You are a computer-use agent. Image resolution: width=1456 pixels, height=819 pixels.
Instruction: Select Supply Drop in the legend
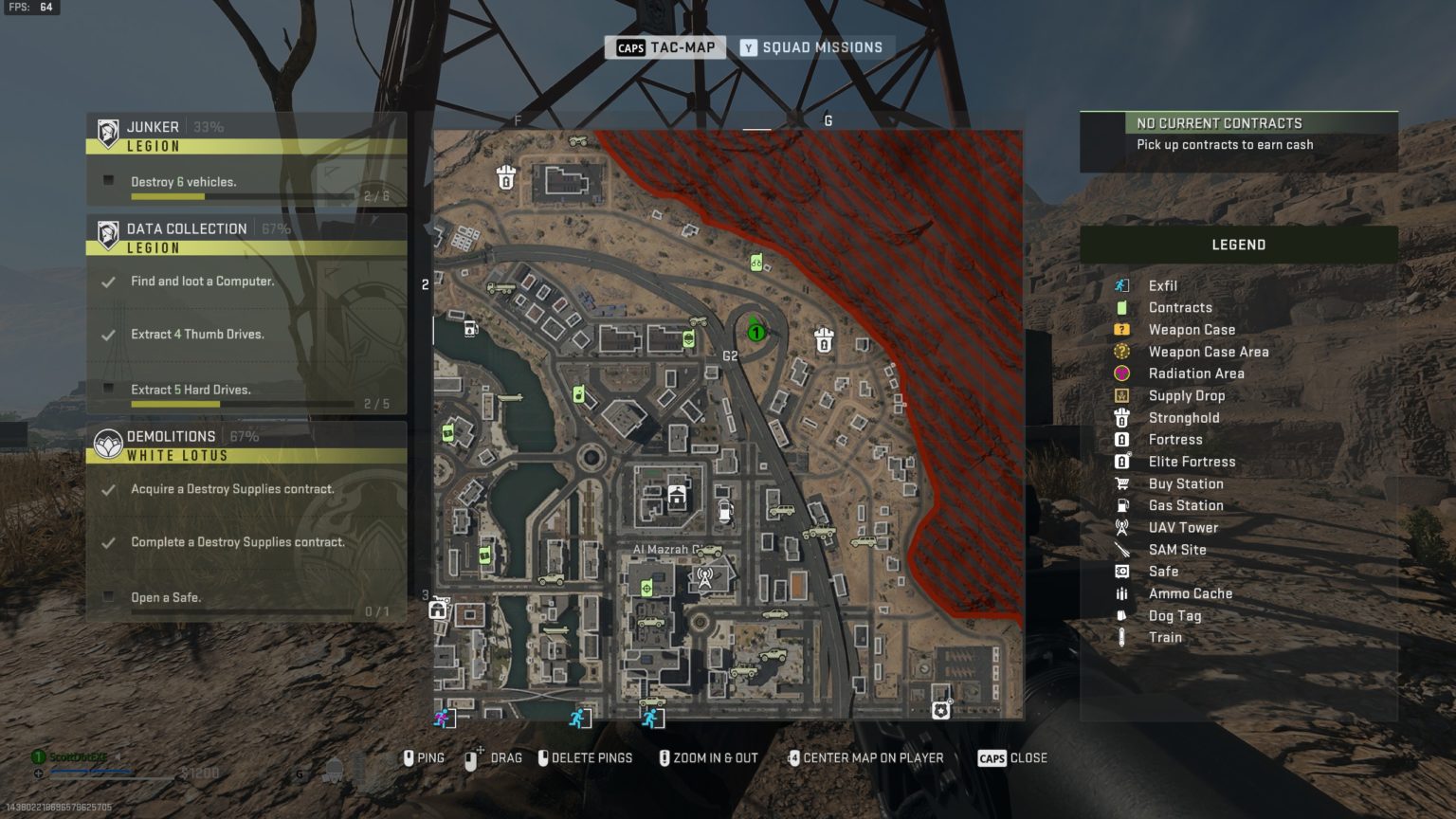click(1186, 395)
